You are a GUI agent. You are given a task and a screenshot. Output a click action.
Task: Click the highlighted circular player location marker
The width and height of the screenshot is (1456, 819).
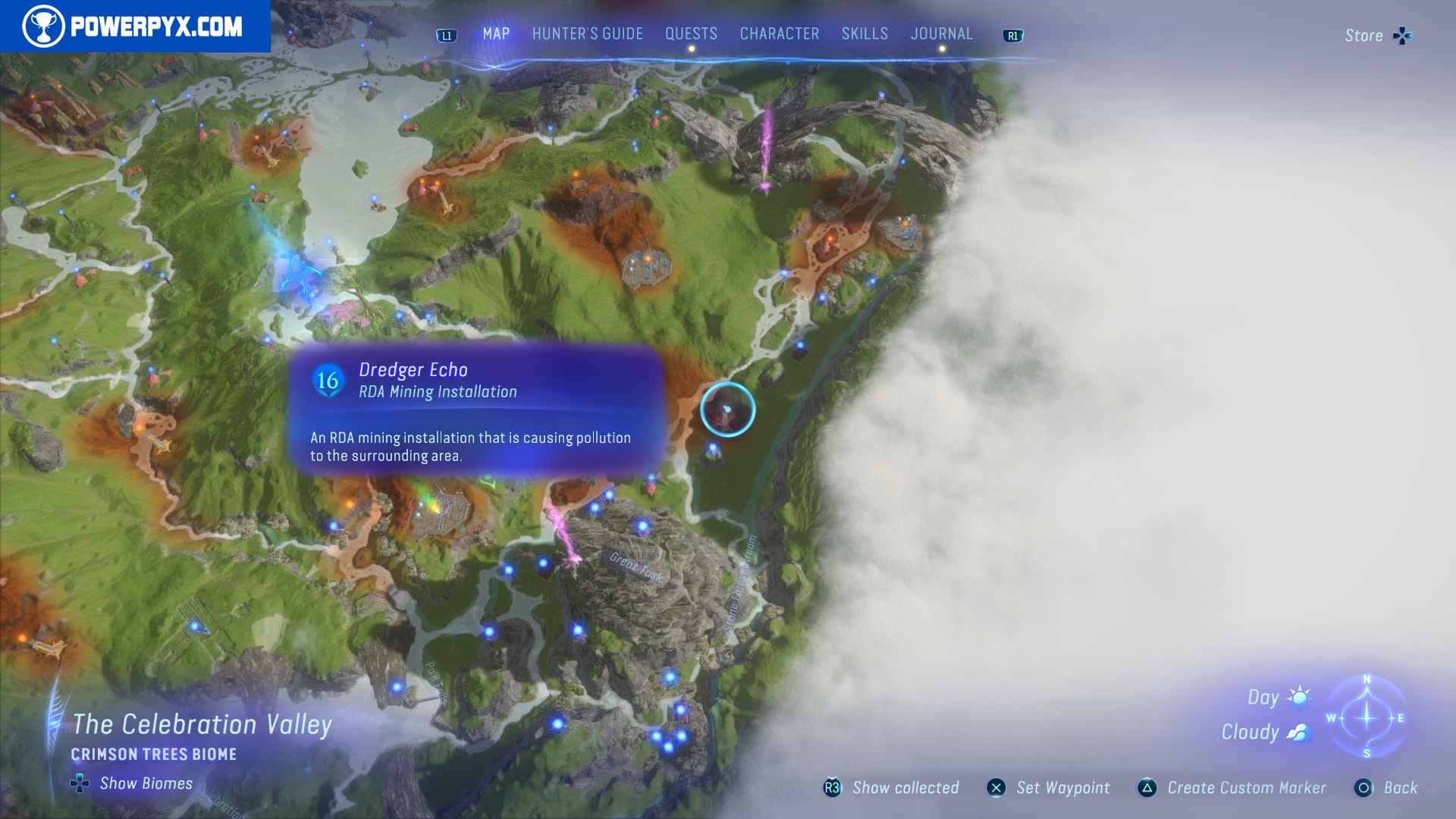(x=726, y=409)
